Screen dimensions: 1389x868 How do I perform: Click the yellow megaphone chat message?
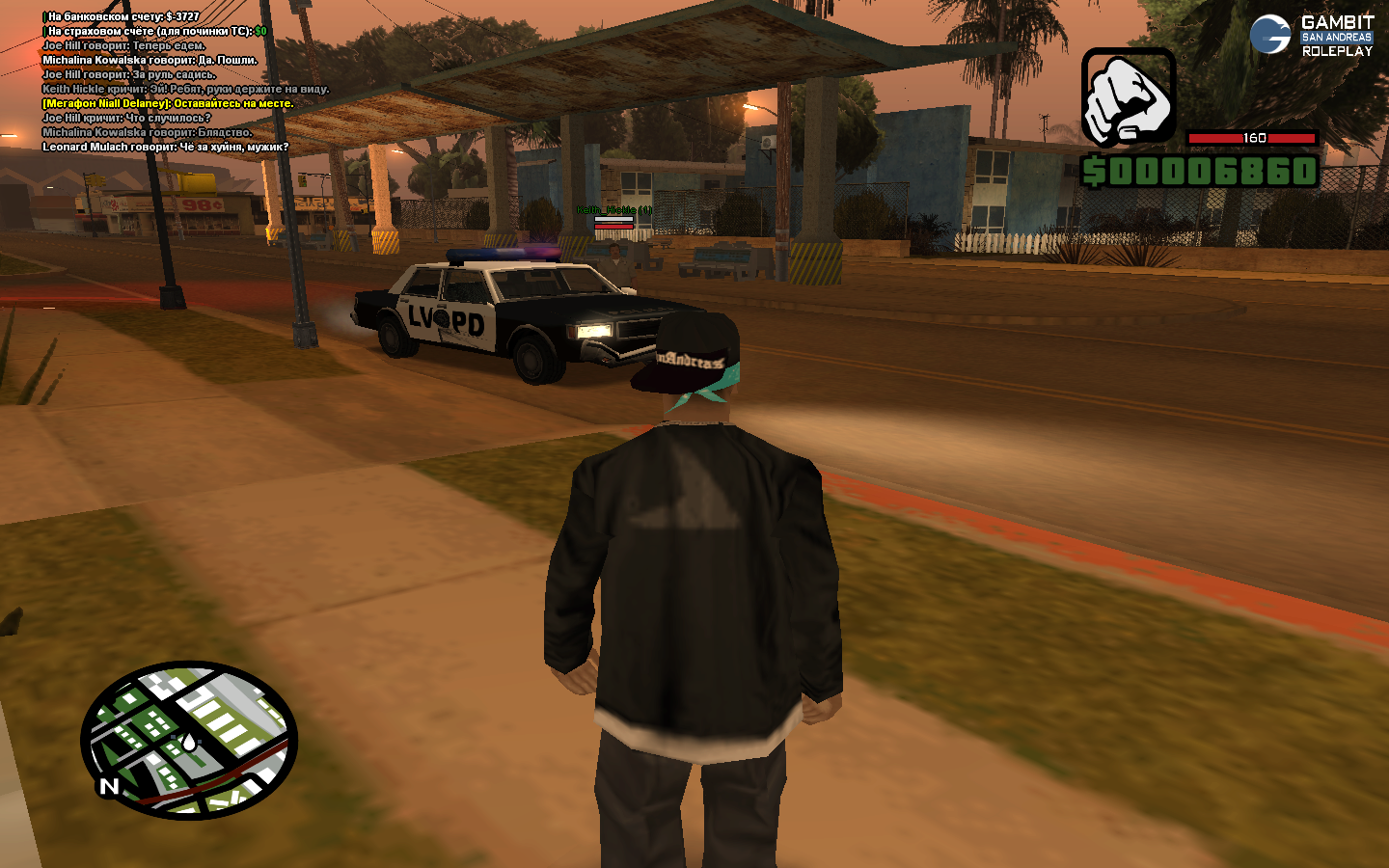tap(168, 103)
